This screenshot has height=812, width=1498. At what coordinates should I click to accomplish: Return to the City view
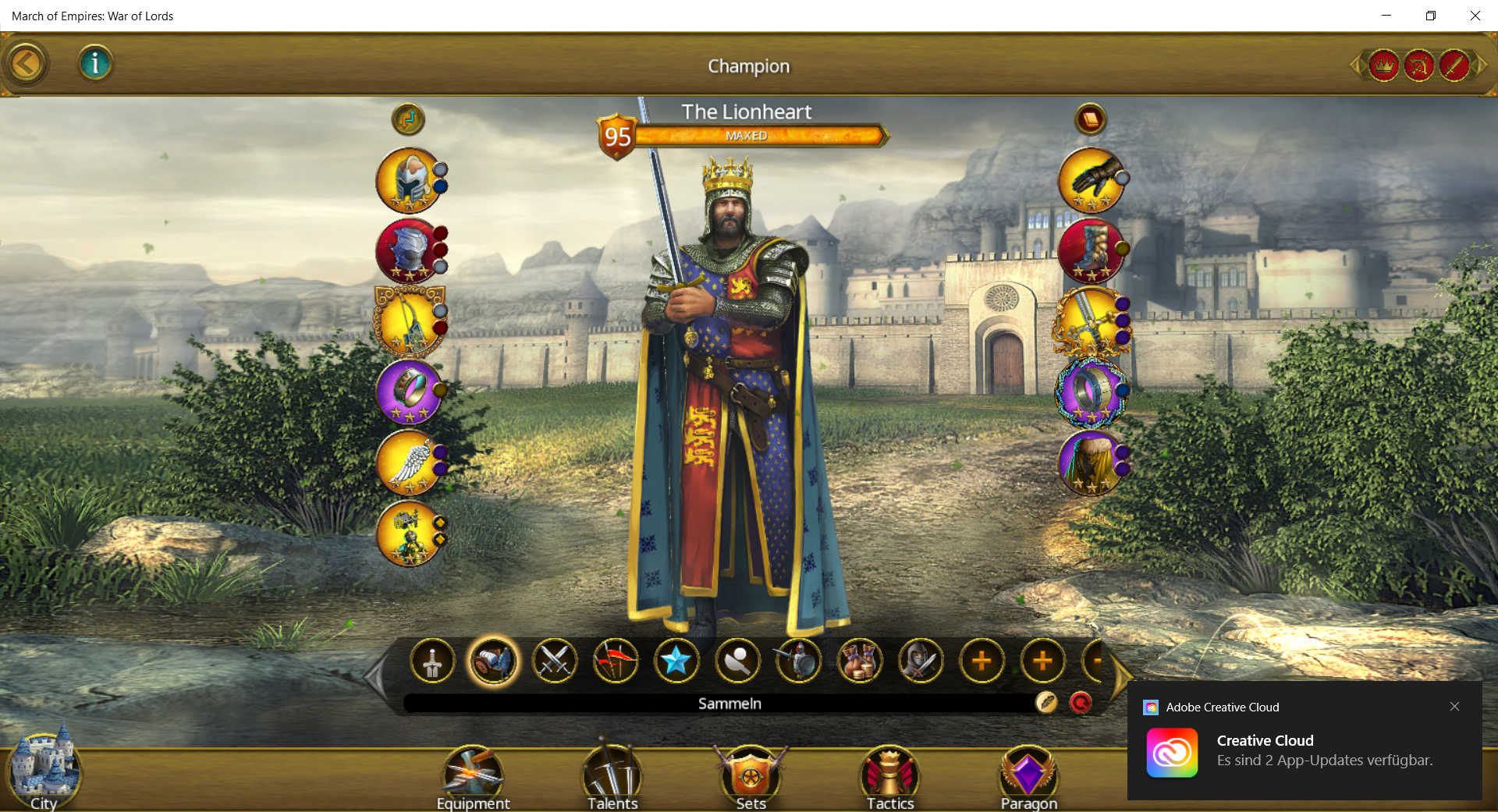pyautogui.click(x=44, y=771)
